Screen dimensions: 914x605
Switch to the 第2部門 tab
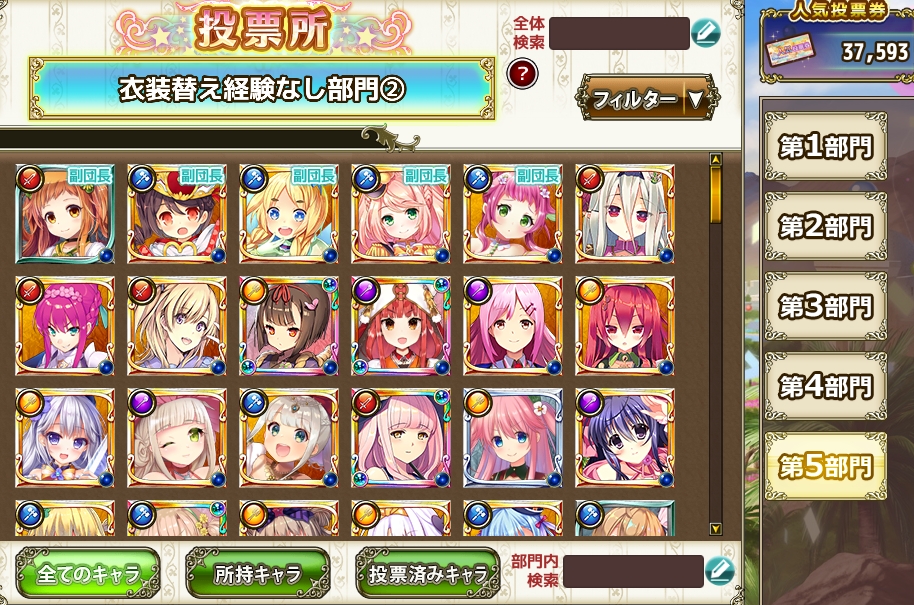click(x=825, y=227)
